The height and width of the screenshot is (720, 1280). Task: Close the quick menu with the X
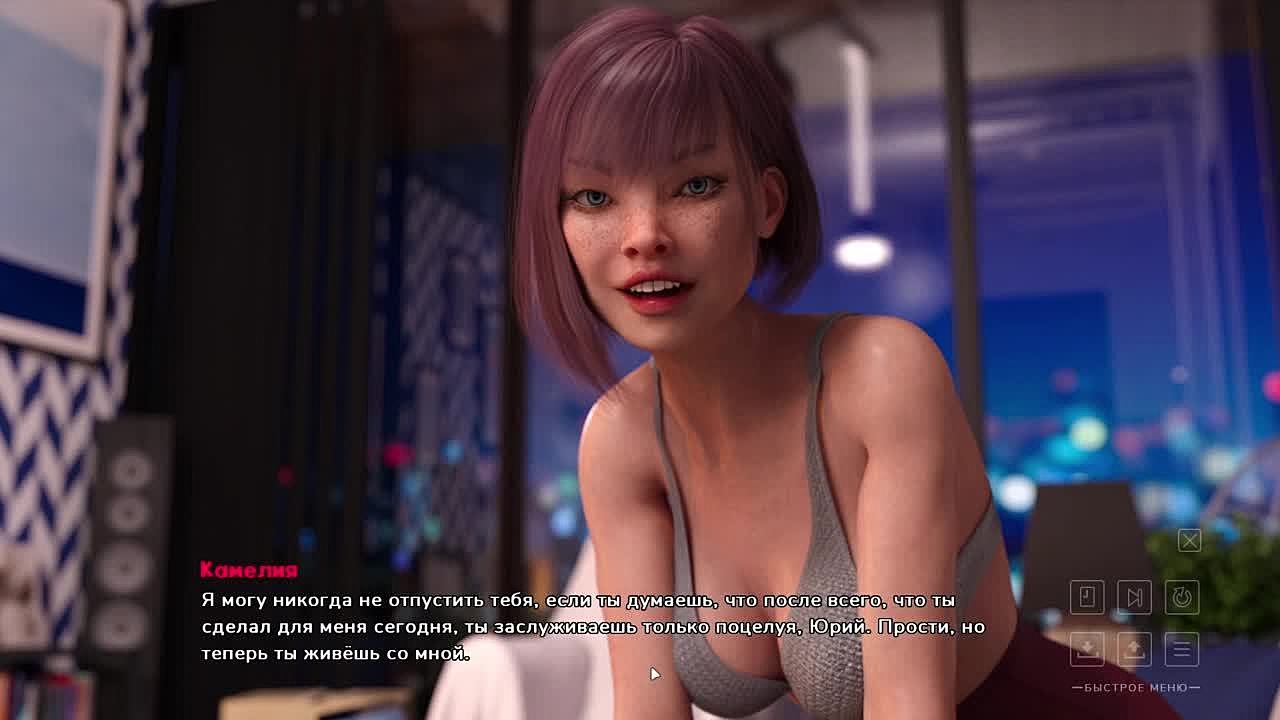coord(1189,541)
